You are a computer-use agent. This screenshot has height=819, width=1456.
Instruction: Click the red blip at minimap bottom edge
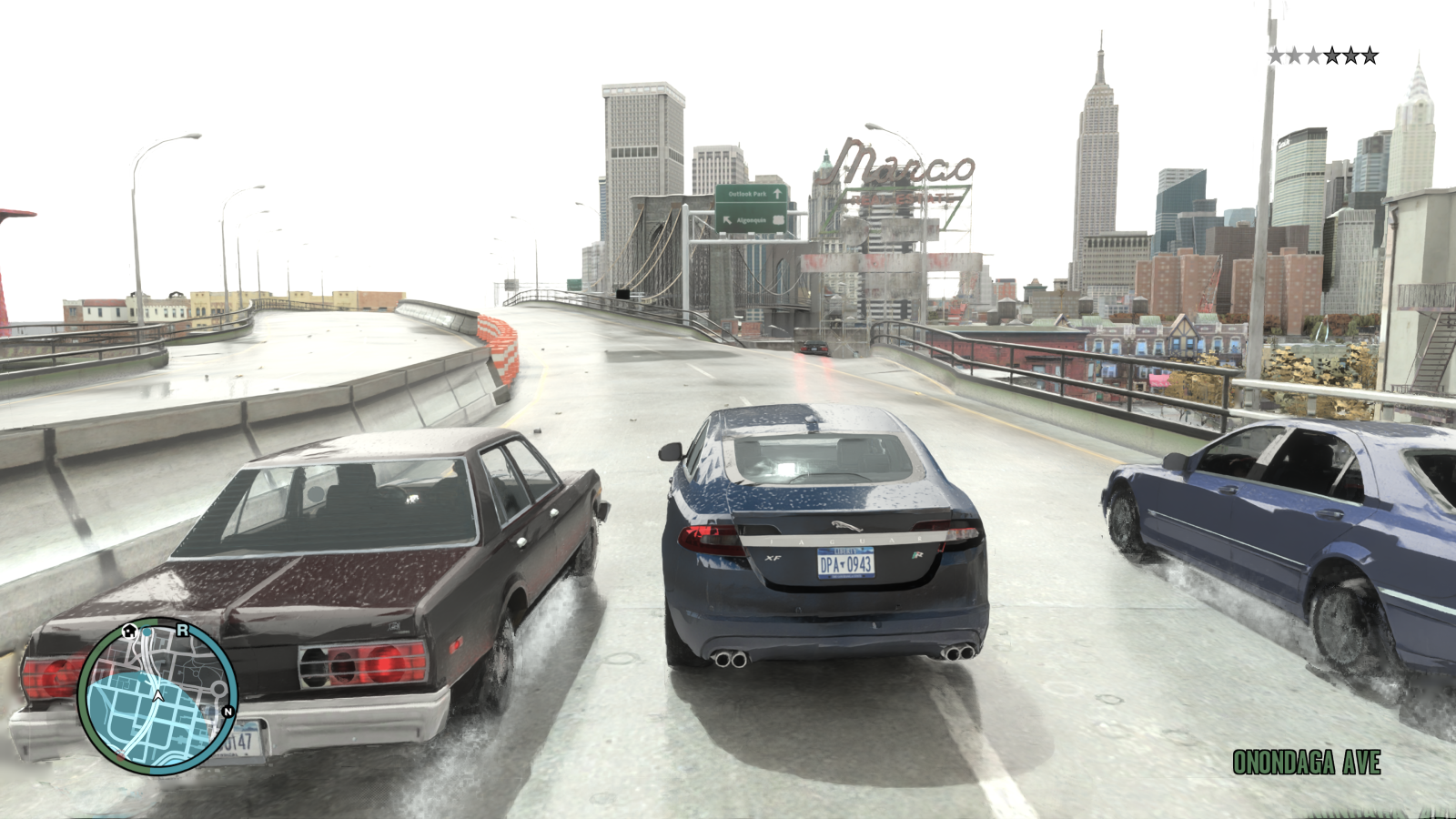click(x=120, y=754)
